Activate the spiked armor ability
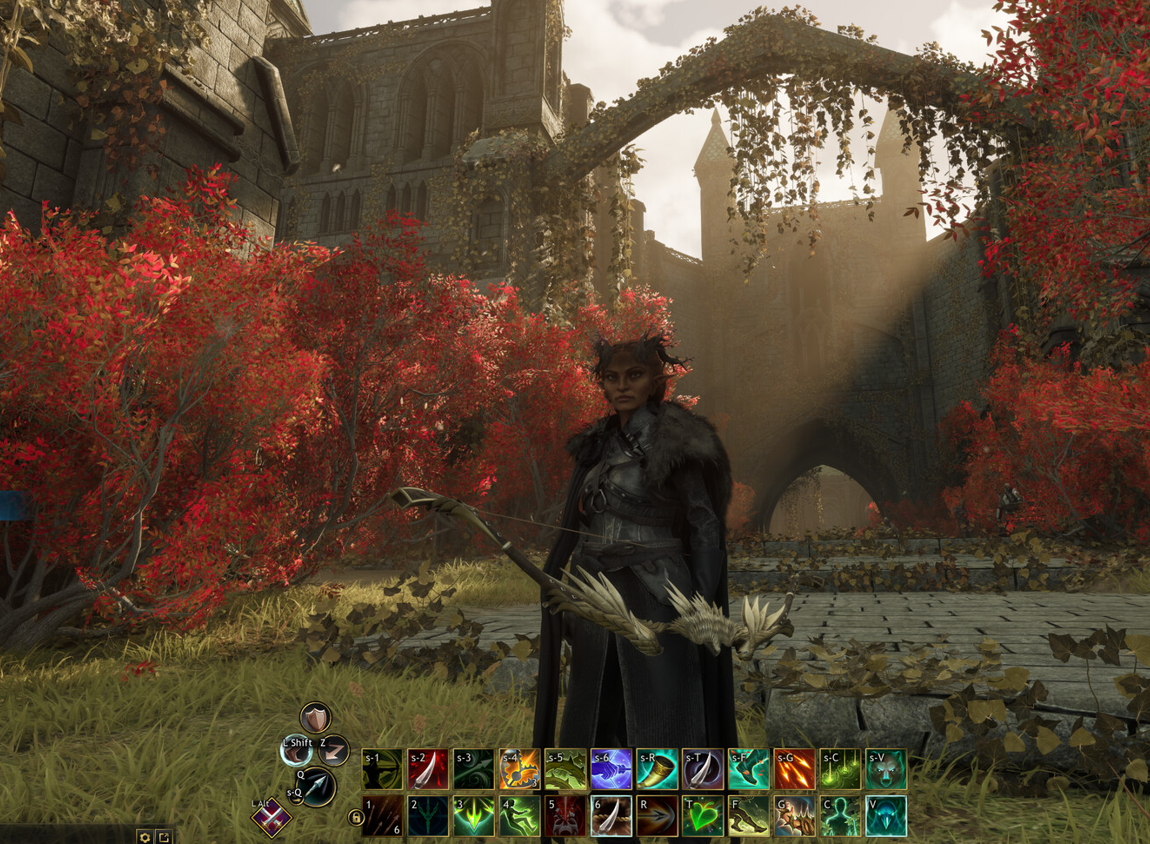Image resolution: width=1150 pixels, height=844 pixels. pyautogui.click(x=794, y=815)
